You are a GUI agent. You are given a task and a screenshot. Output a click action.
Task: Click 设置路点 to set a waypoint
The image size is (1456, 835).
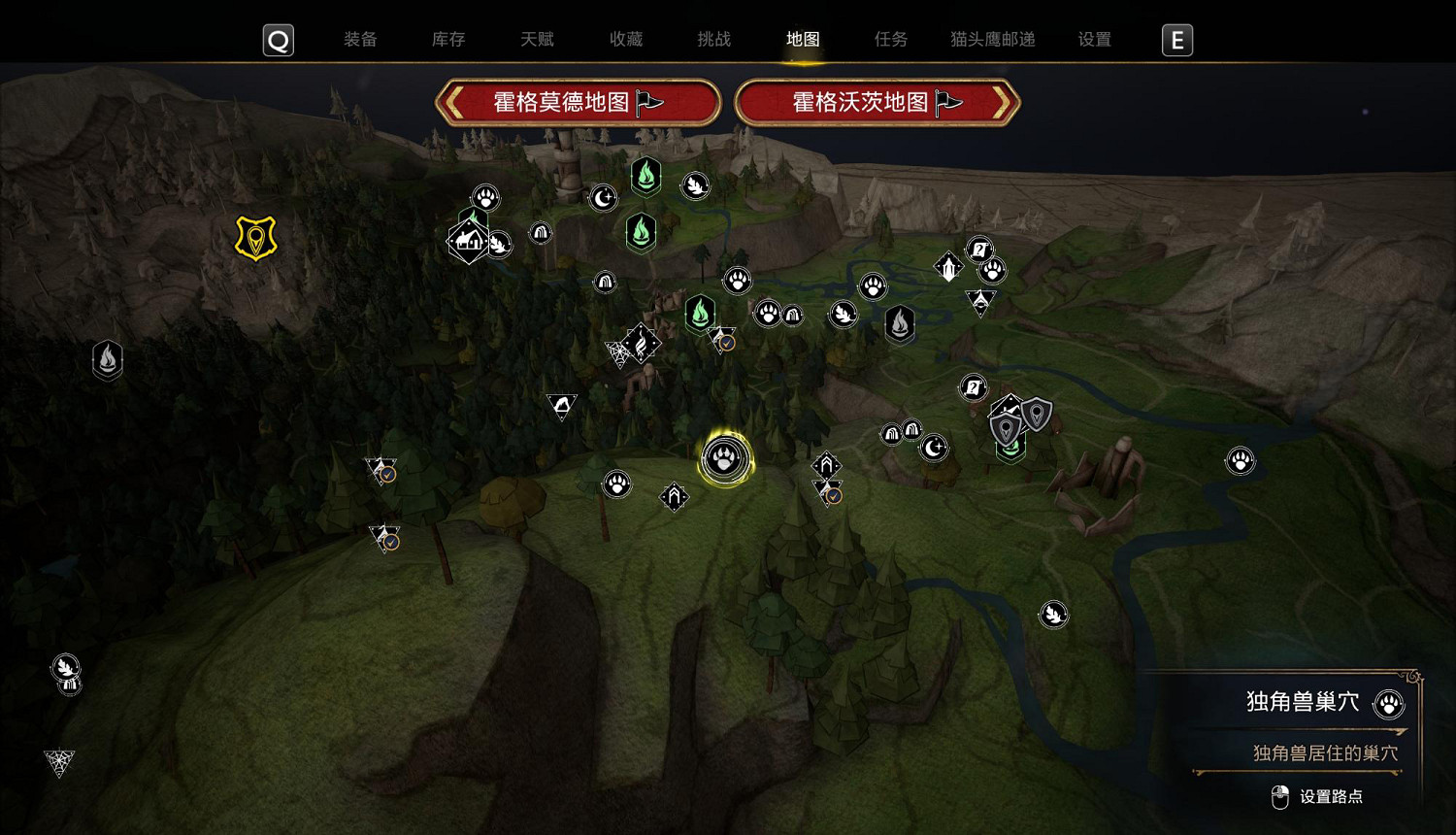[x=1332, y=796]
